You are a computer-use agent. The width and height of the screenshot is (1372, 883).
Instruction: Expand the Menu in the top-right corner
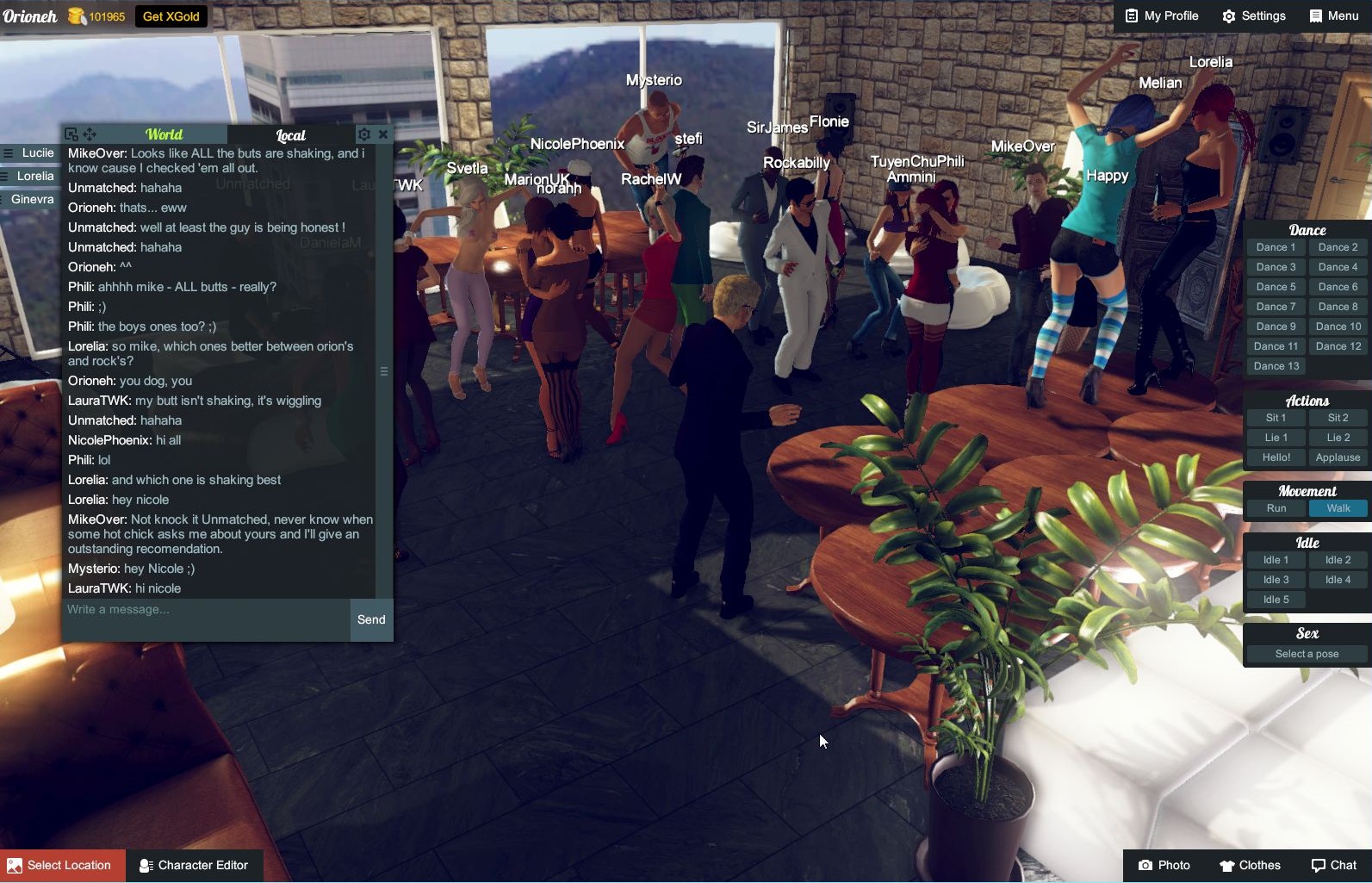tap(1334, 15)
